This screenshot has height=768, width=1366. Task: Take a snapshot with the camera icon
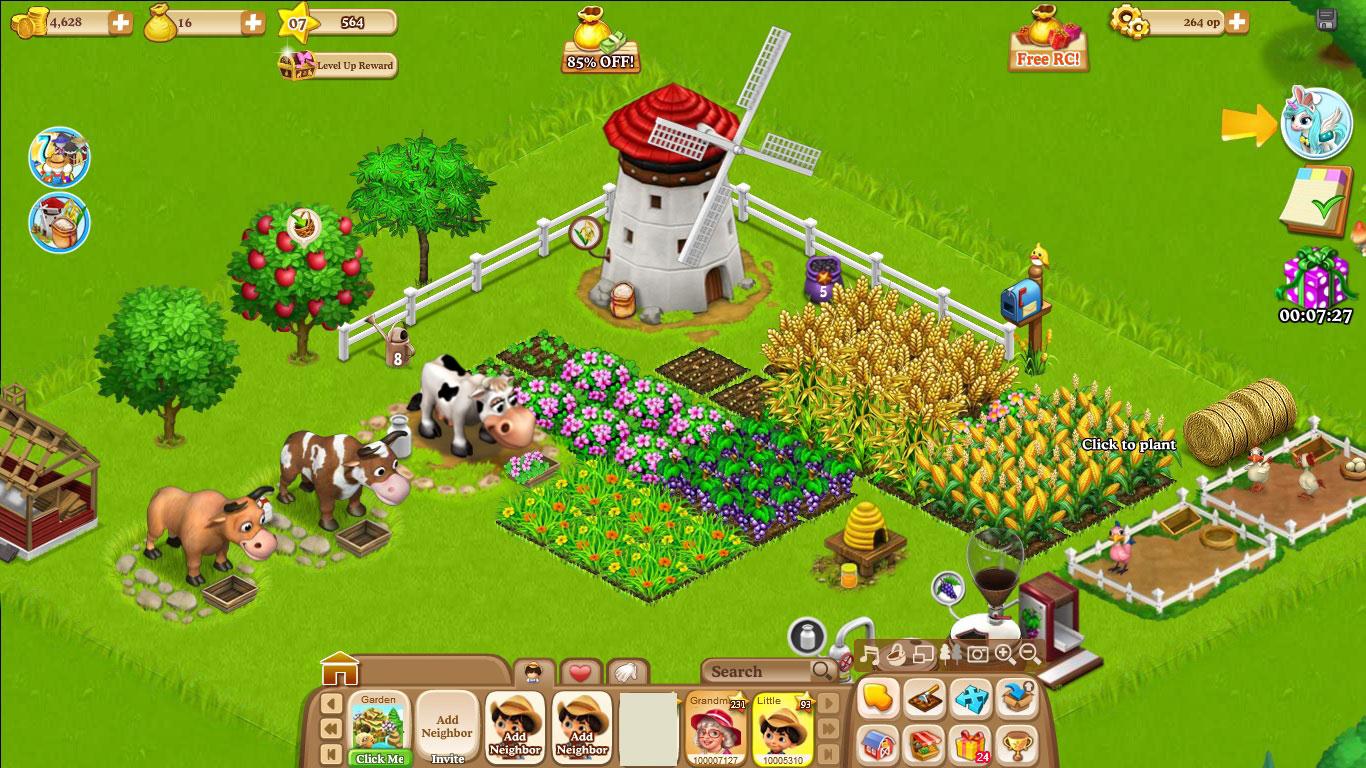(977, 654)
